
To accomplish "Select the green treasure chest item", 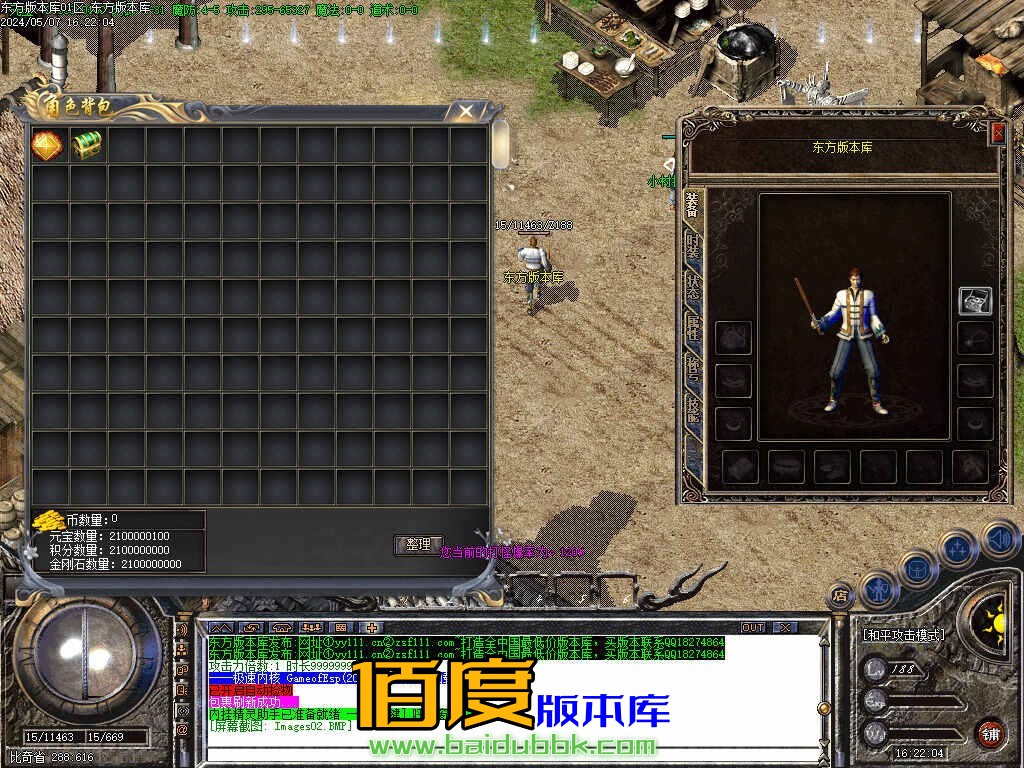I will pos(86,145).
